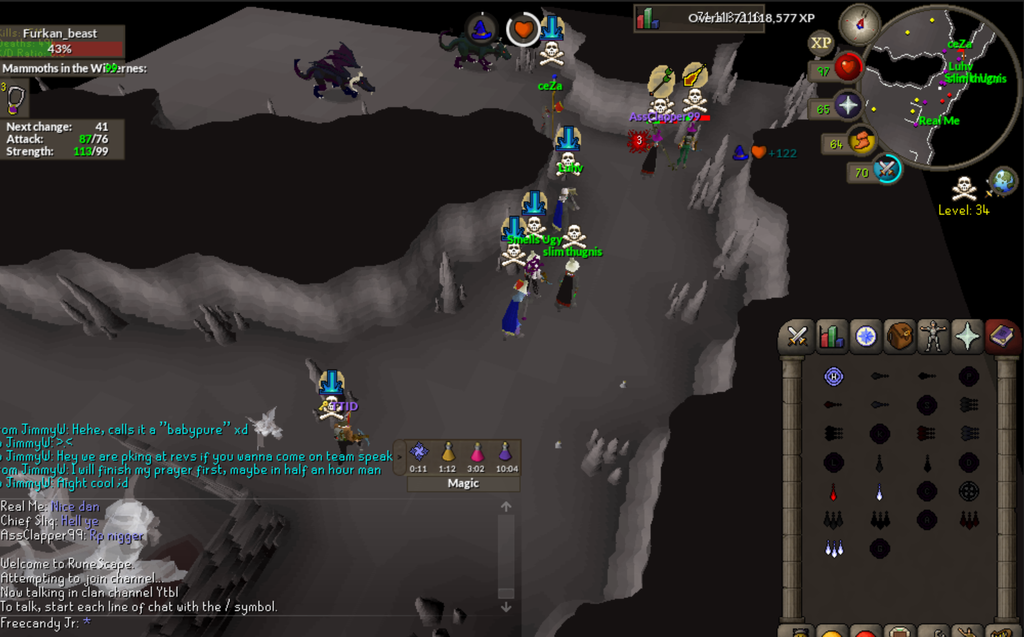
Task: Switch to the Skills stats tab
Action: (832, 337)
